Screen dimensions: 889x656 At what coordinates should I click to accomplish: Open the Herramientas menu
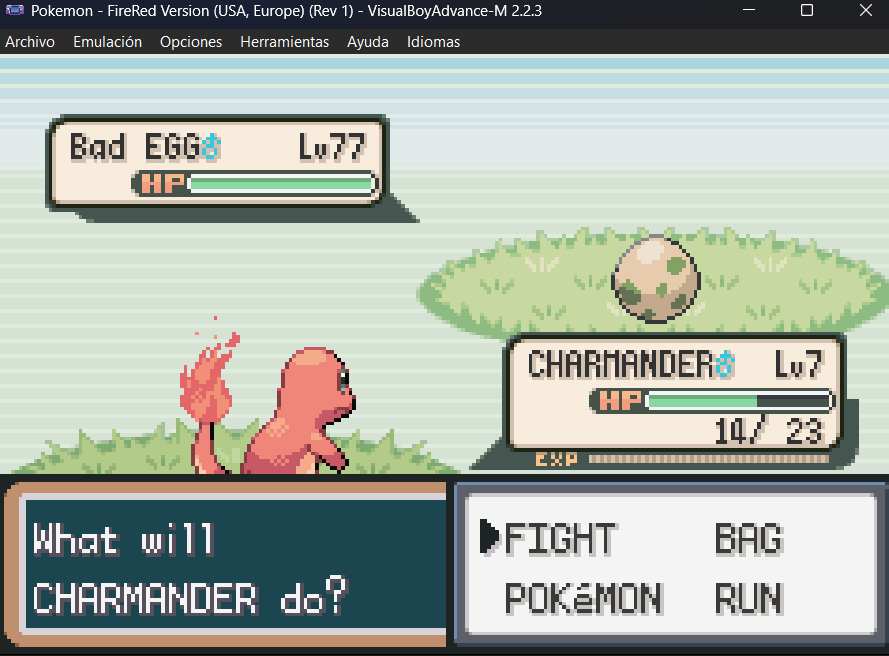click(285, 42)
